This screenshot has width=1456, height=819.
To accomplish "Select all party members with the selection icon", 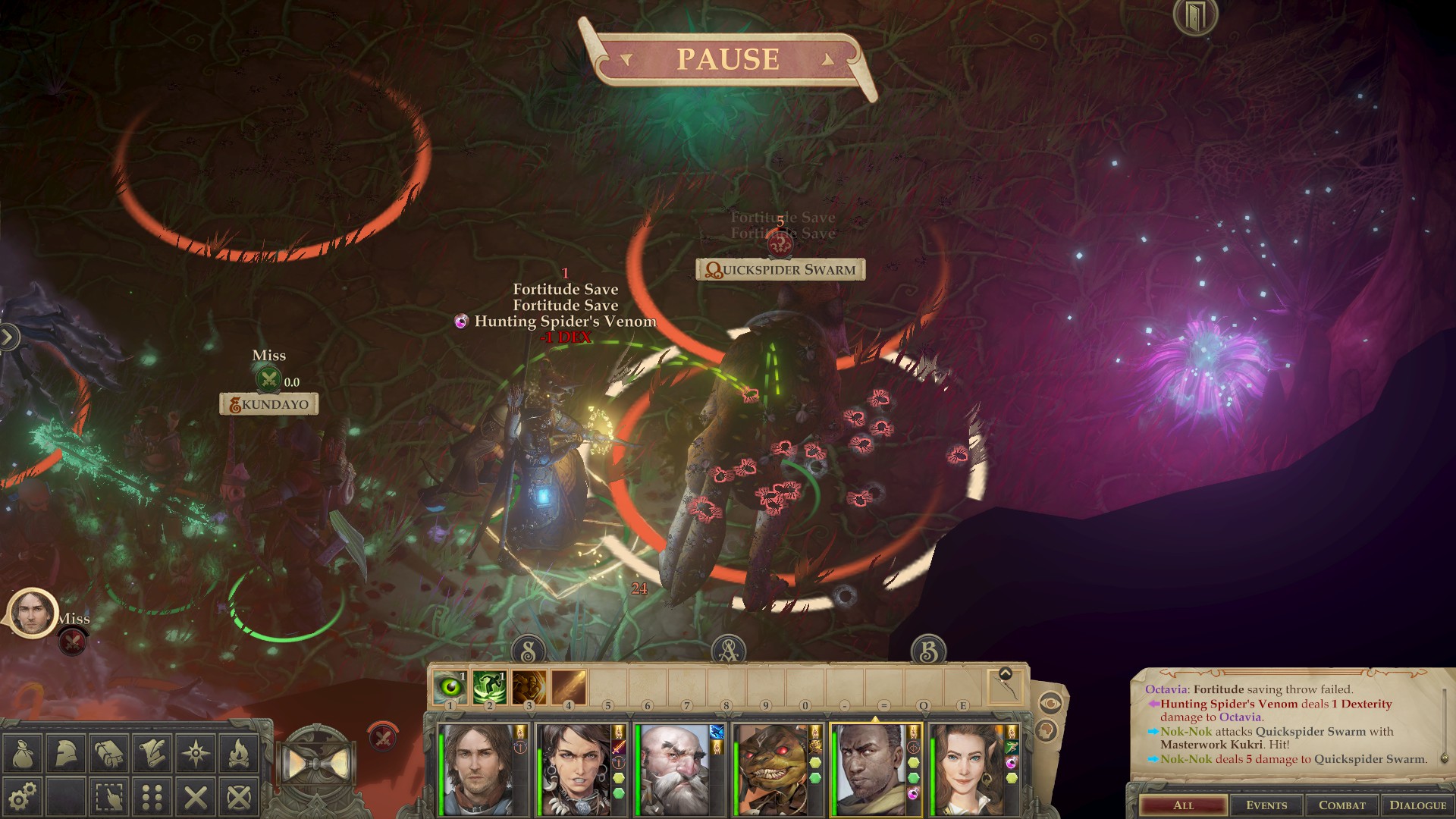I will click(x=108, y=795).
